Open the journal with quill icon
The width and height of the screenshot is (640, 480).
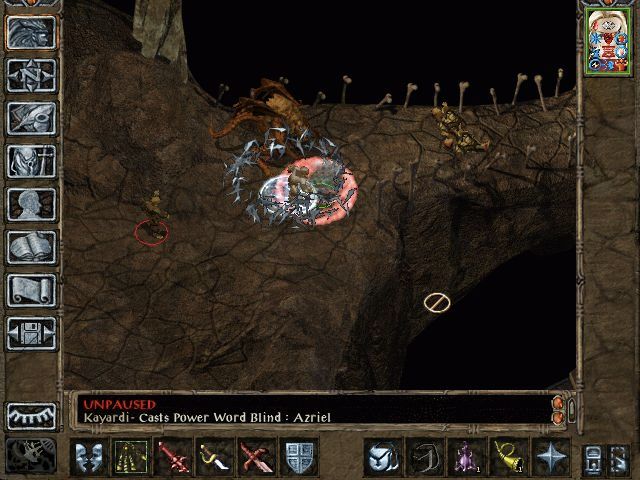31,118
